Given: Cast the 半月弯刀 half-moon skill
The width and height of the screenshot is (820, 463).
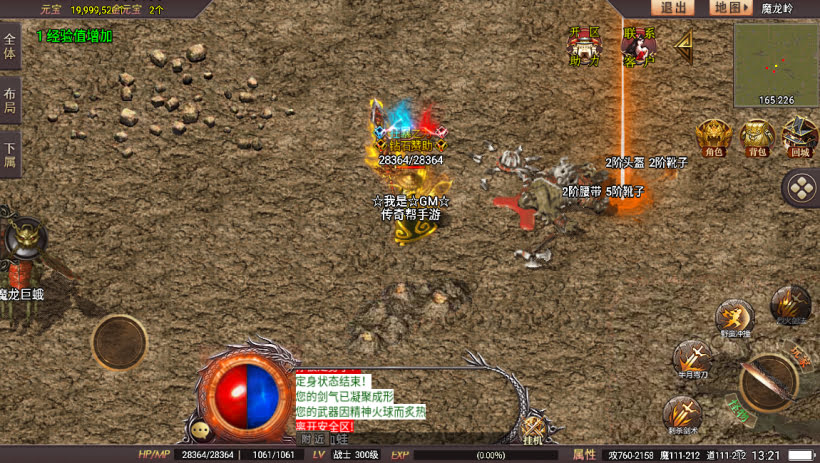Looking at the screenshot, I should [691, 358].
